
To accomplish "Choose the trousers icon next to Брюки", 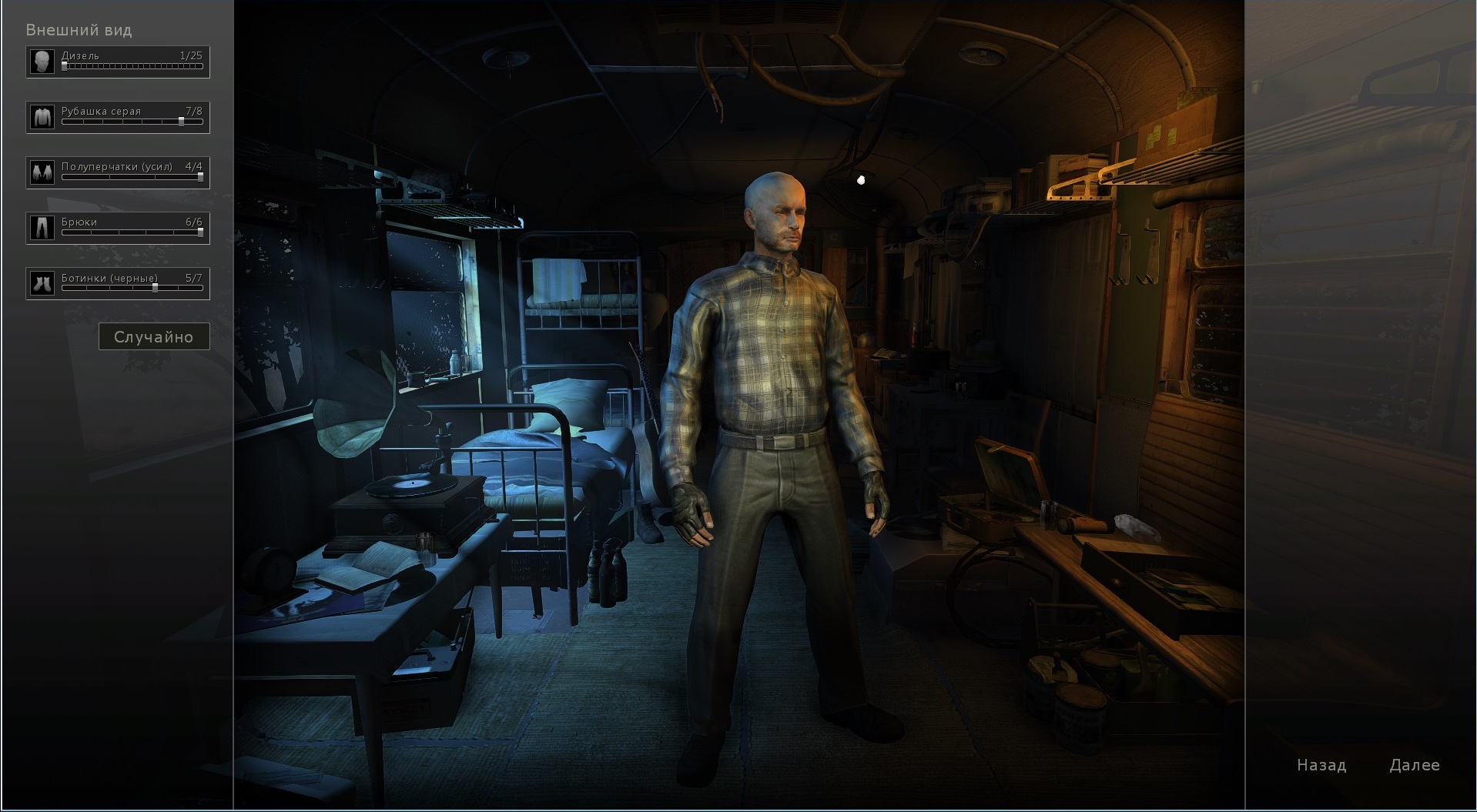I will click(x=42, y=228).
